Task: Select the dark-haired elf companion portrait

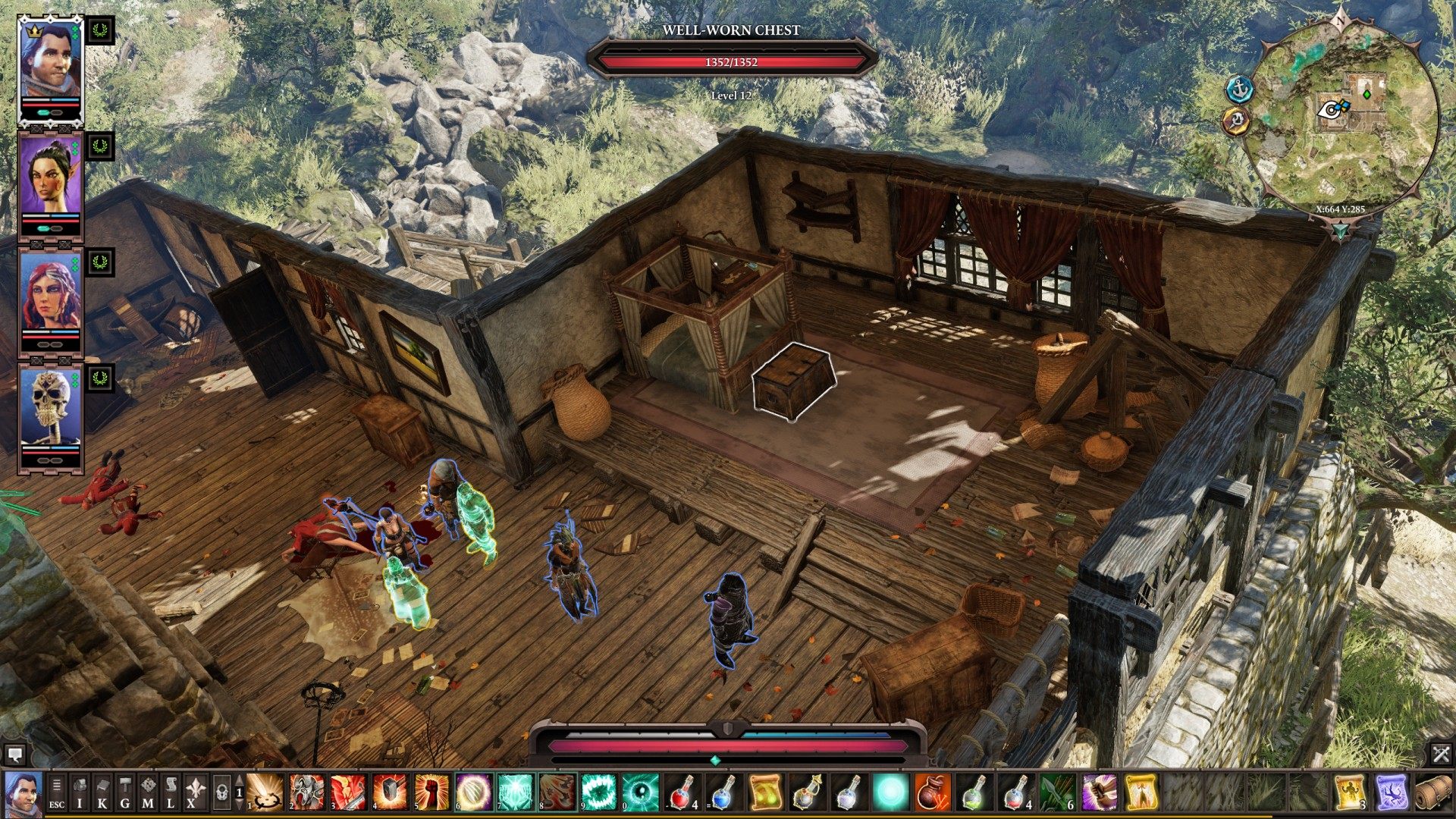Action: 50,177
